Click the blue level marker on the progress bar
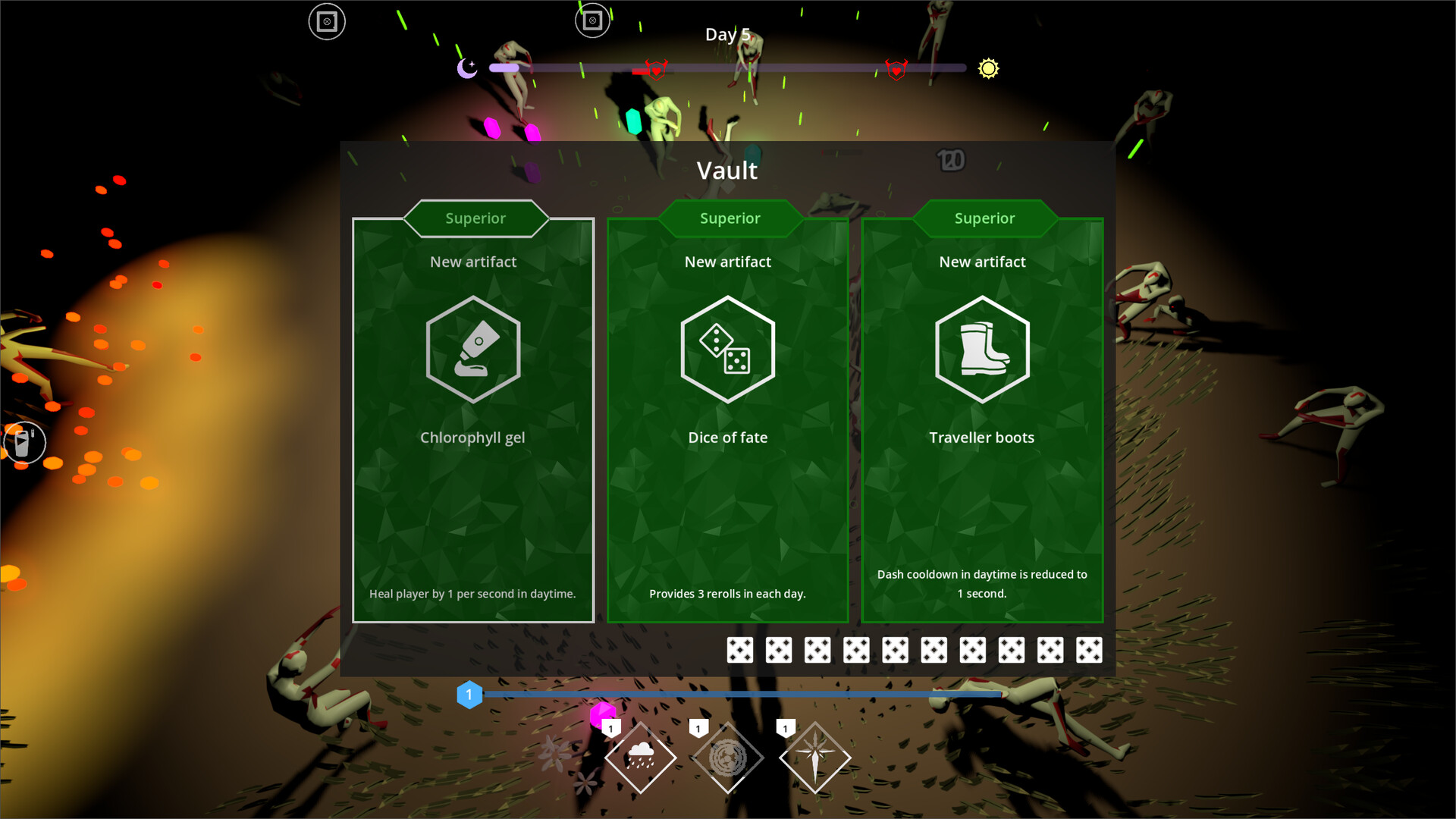 [x=469, y=694]
